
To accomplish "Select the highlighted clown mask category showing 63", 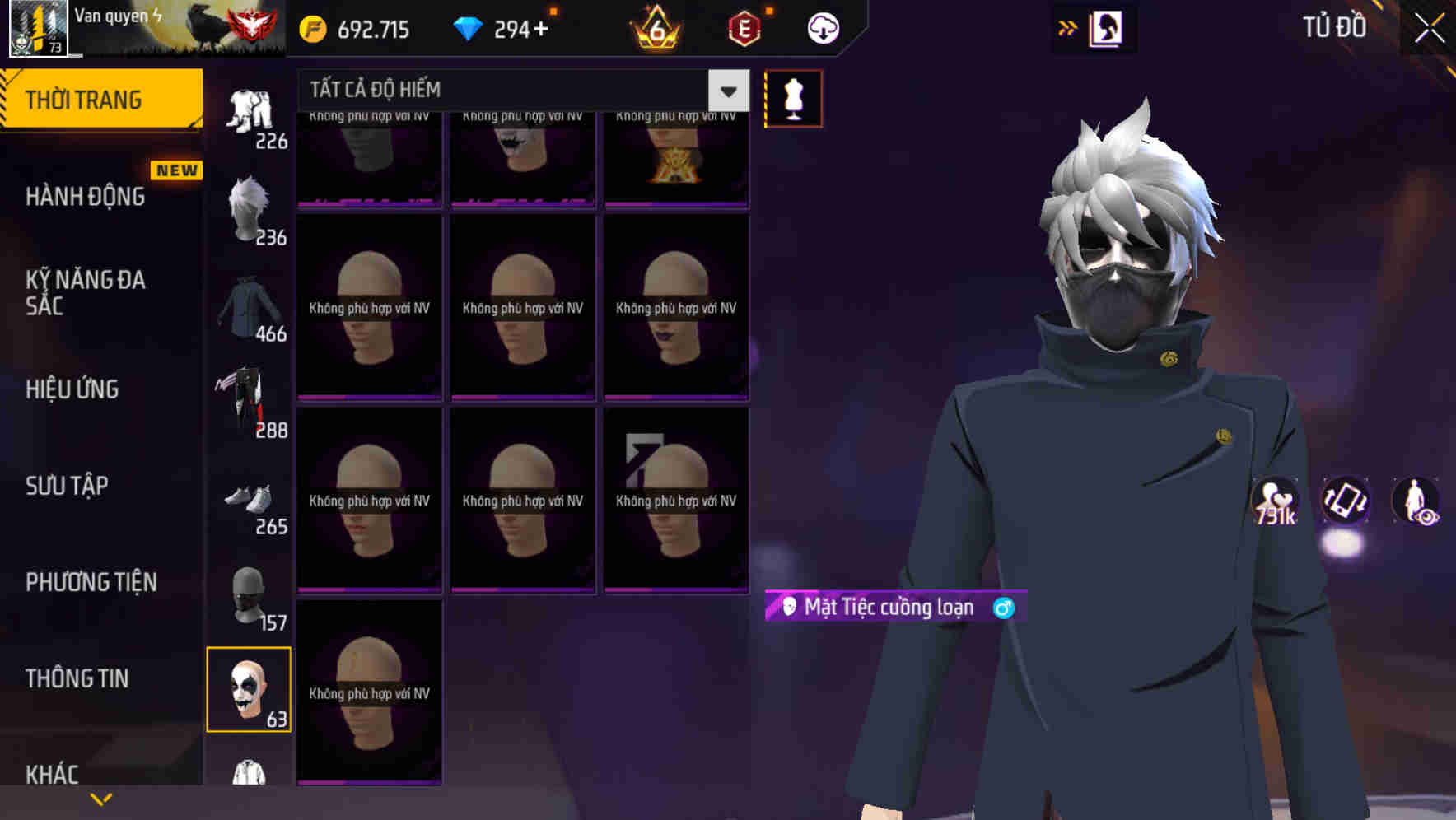I will tap(250, 690).
